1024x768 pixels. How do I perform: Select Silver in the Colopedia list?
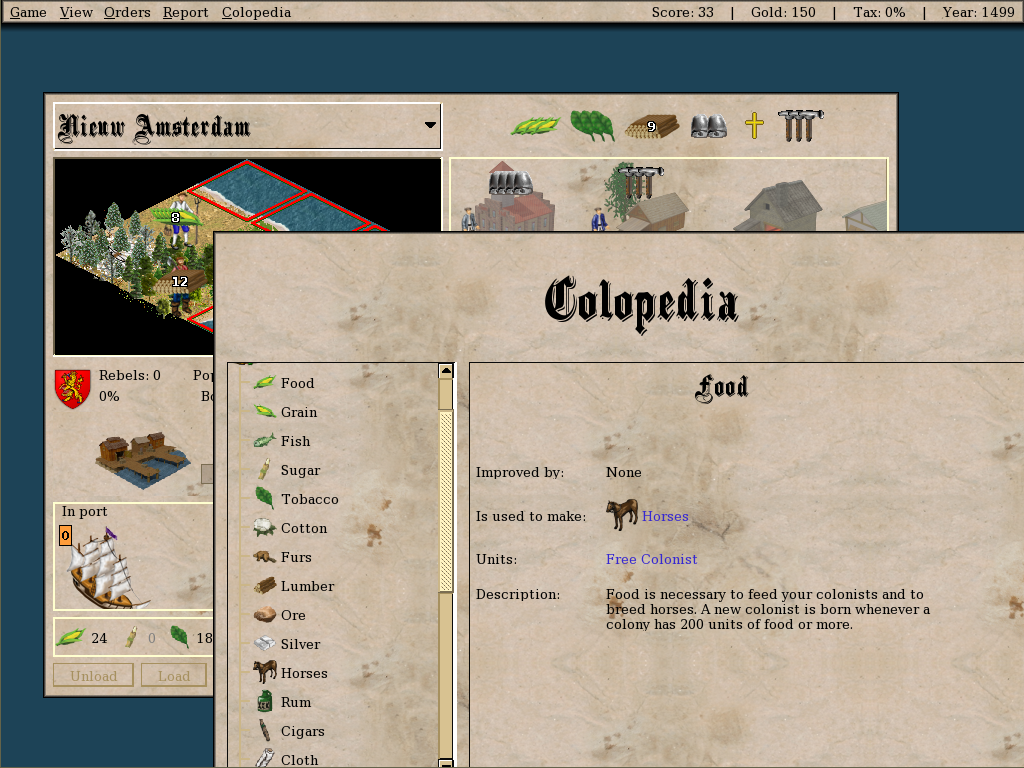pos(300,644)
